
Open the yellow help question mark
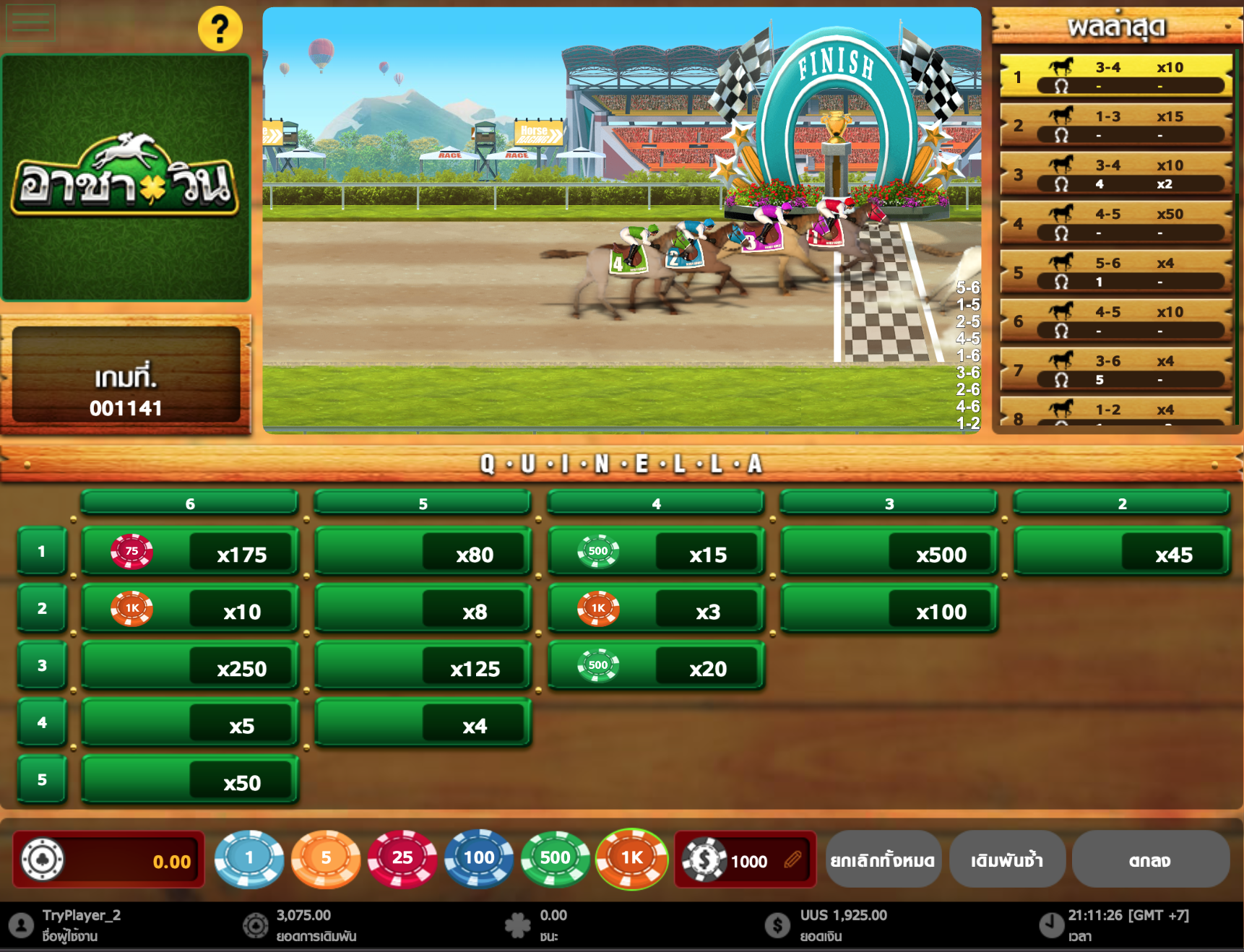pyautogui.click(x=220, y=28)
